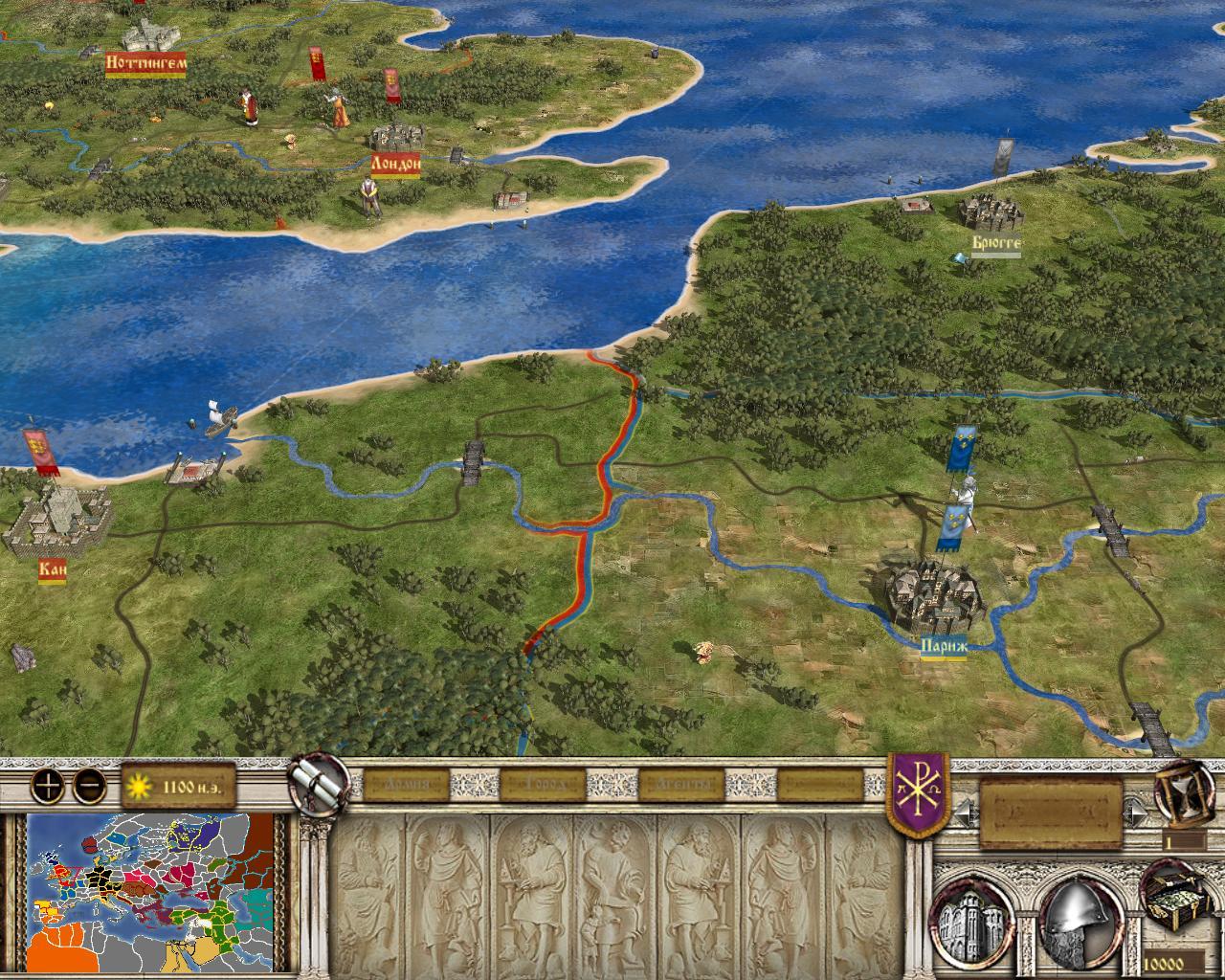Select next item with the right arrow
Screen dimensions: 1225x980
pos(1136,814)
